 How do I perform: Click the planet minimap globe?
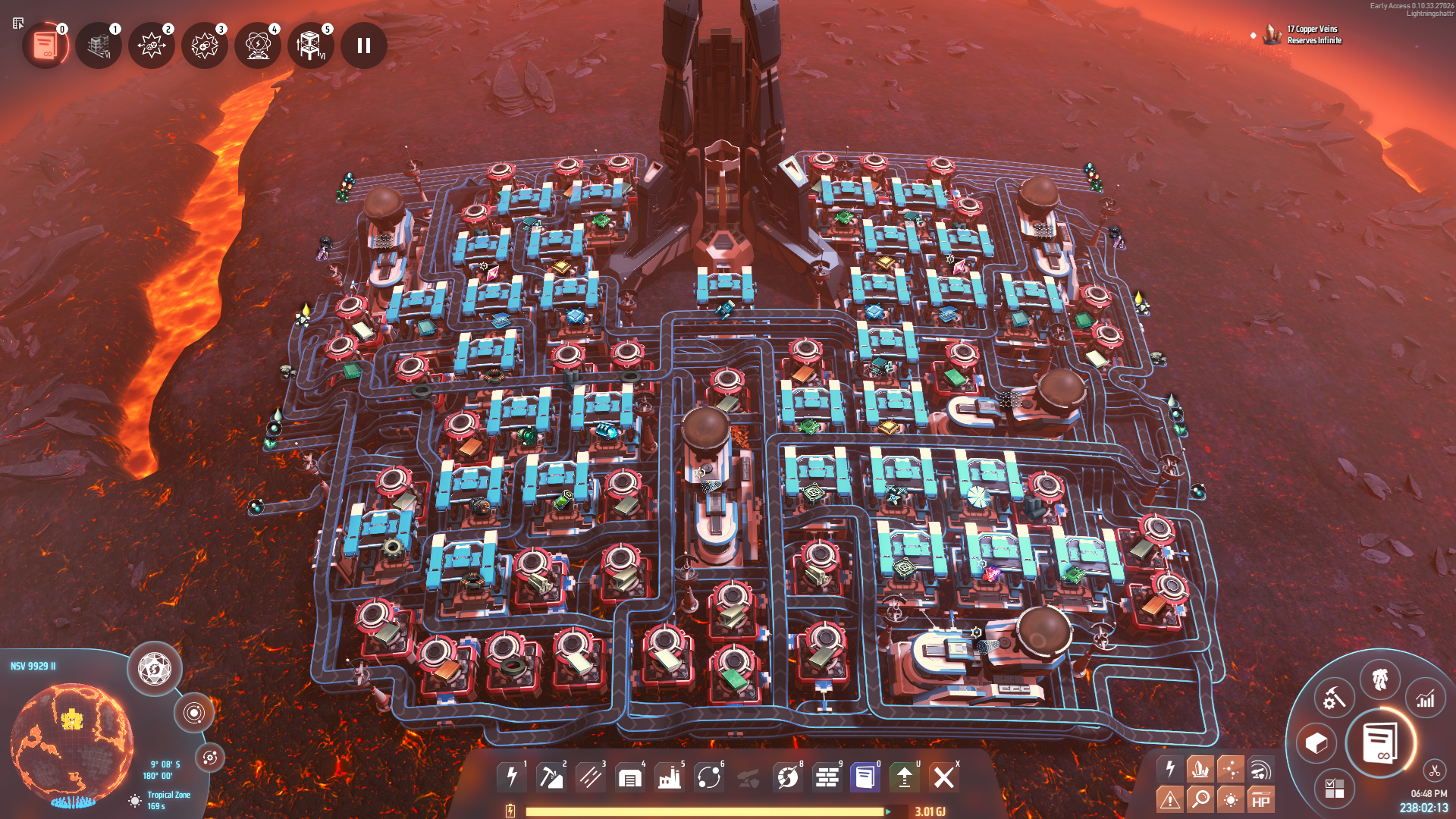72,743
